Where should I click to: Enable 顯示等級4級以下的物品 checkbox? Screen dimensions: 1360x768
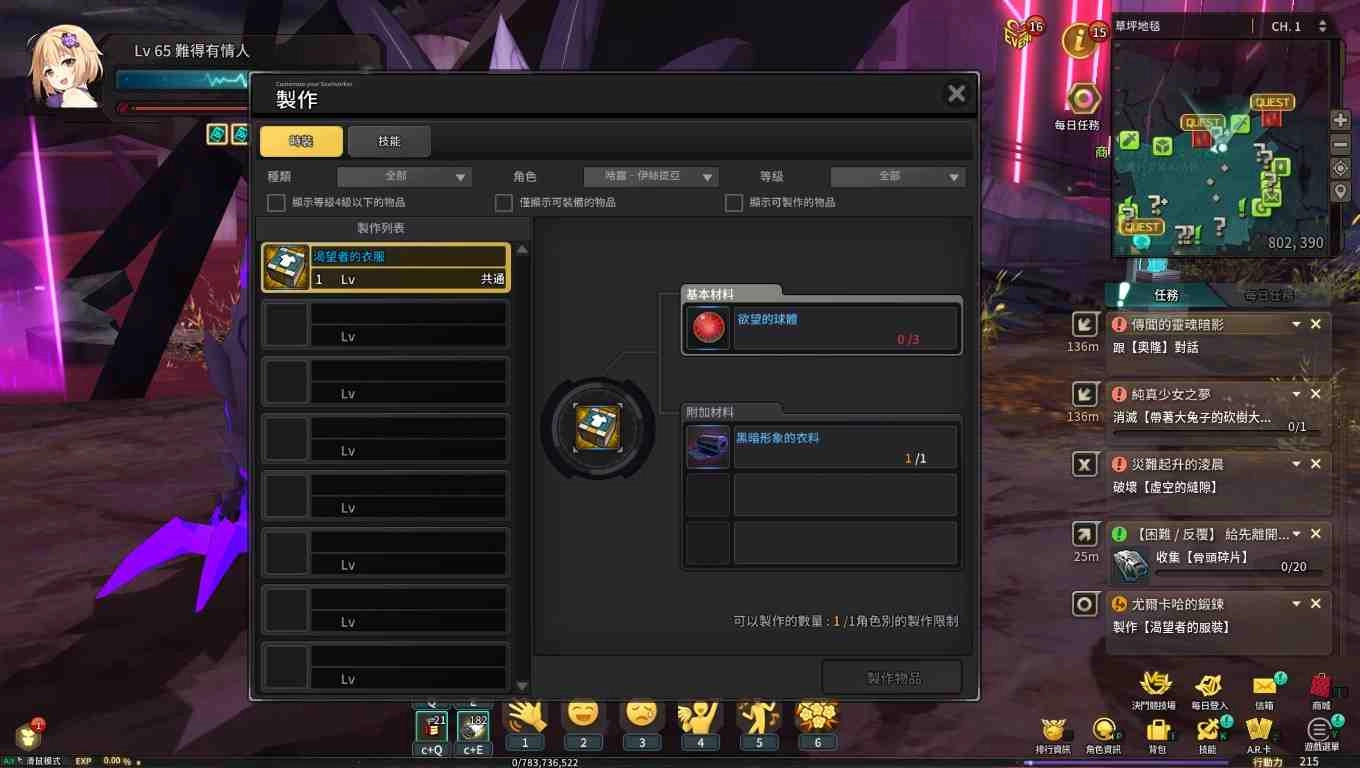[275, 202]
